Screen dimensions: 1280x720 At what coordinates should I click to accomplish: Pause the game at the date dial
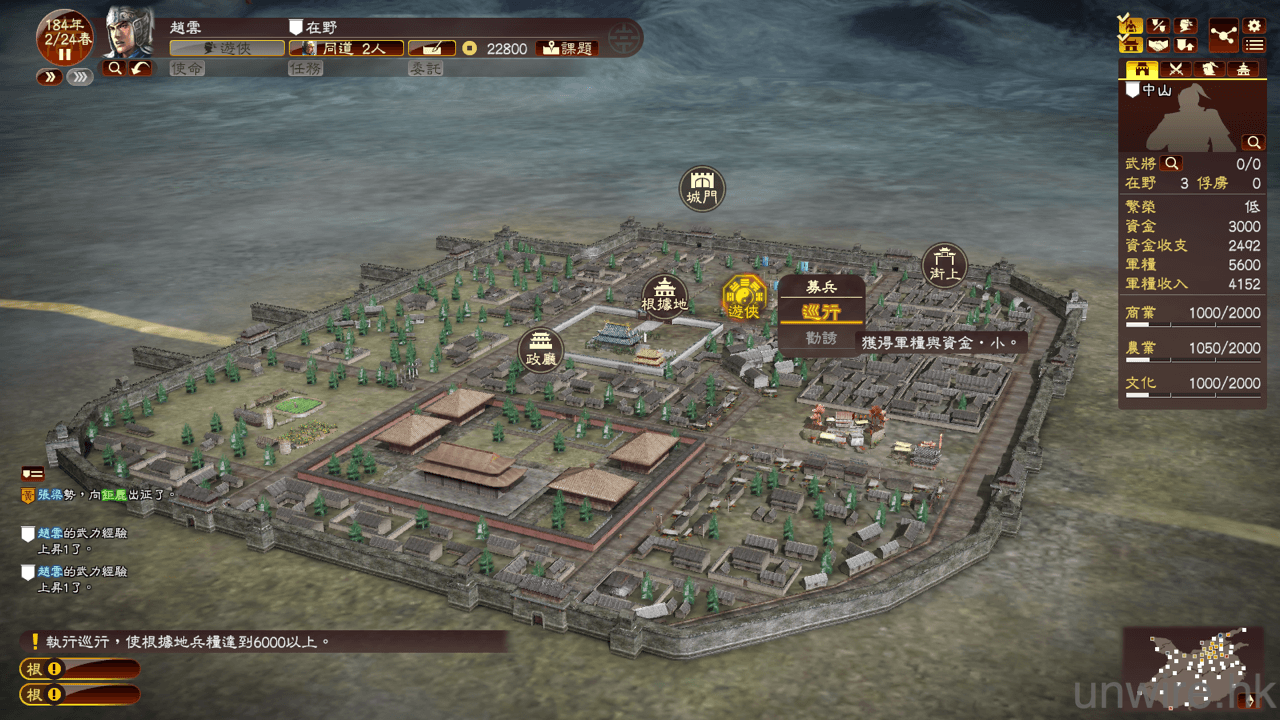coord(65,54)
